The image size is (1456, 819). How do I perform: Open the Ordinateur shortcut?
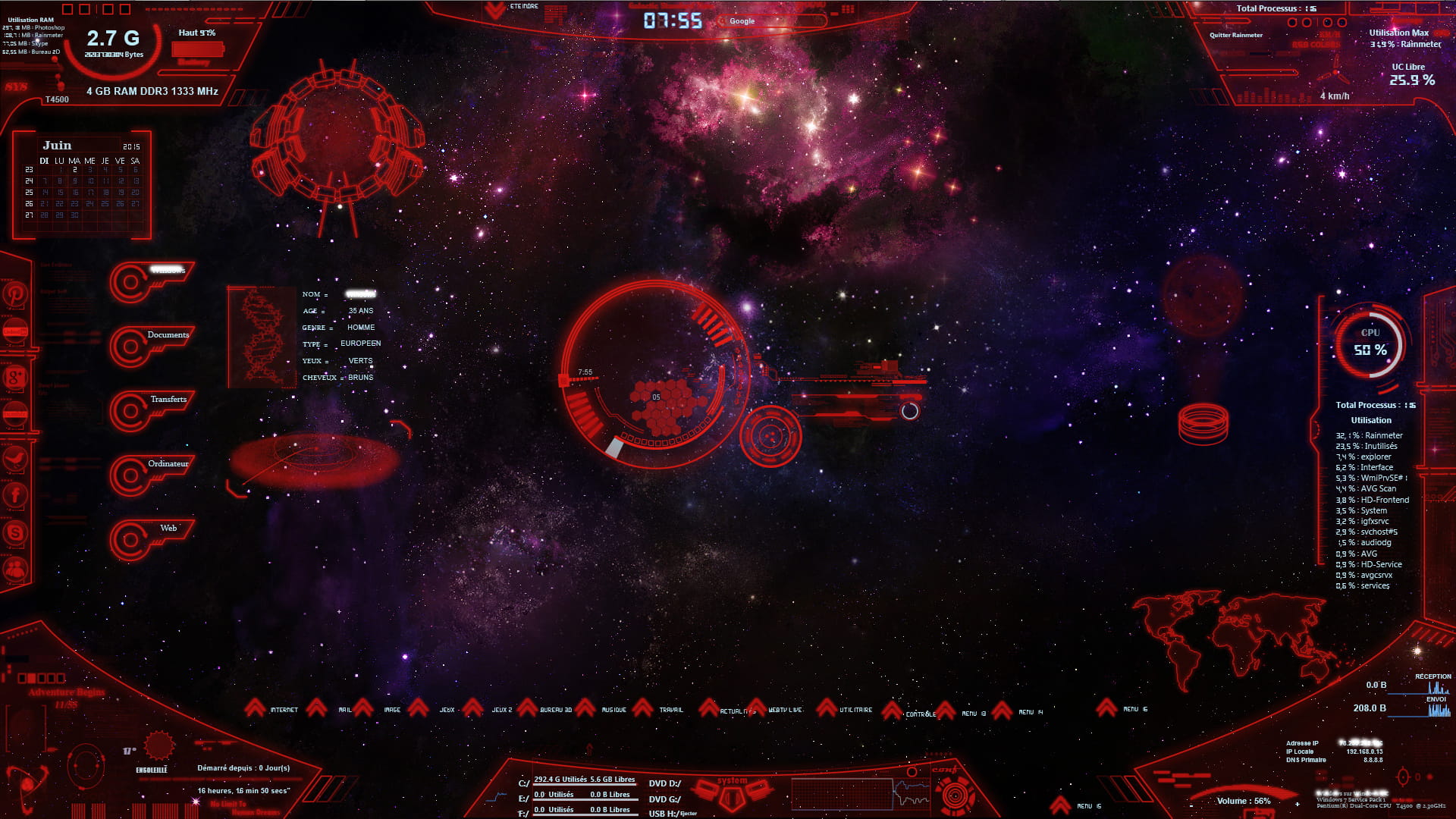[168, 464]
